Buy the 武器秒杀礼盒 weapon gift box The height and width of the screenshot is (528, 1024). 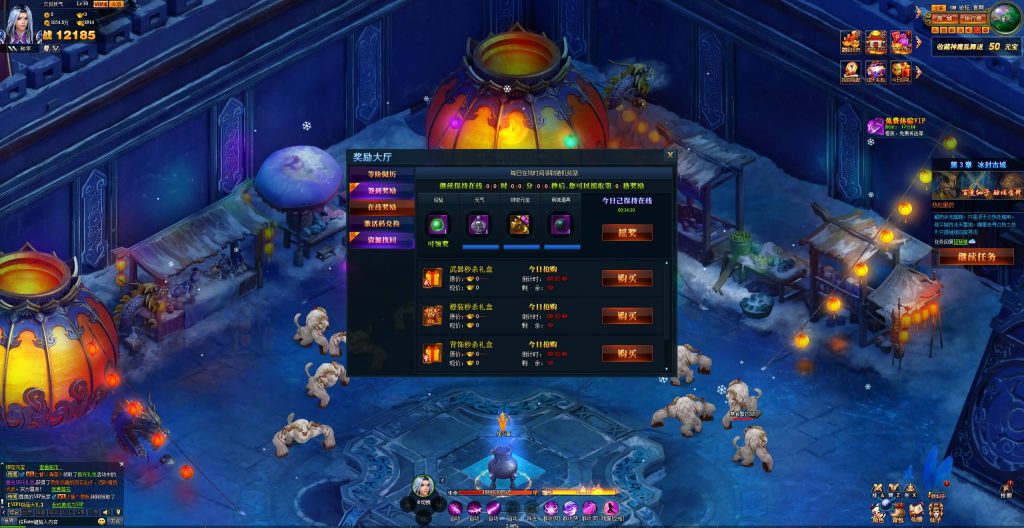(x=627, y=278)
